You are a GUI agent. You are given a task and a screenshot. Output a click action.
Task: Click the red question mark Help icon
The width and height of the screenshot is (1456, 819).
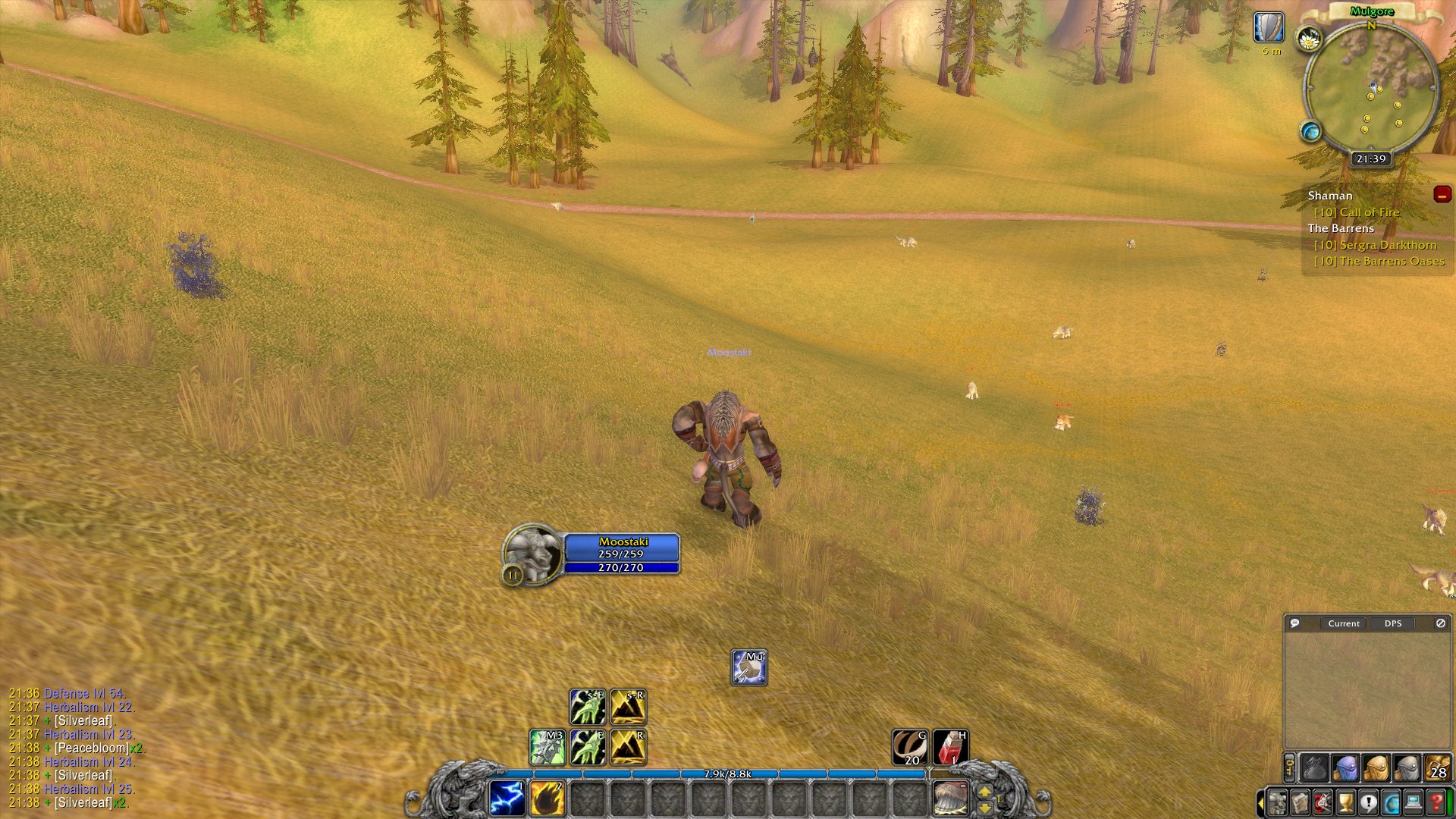click(1436, 803)
